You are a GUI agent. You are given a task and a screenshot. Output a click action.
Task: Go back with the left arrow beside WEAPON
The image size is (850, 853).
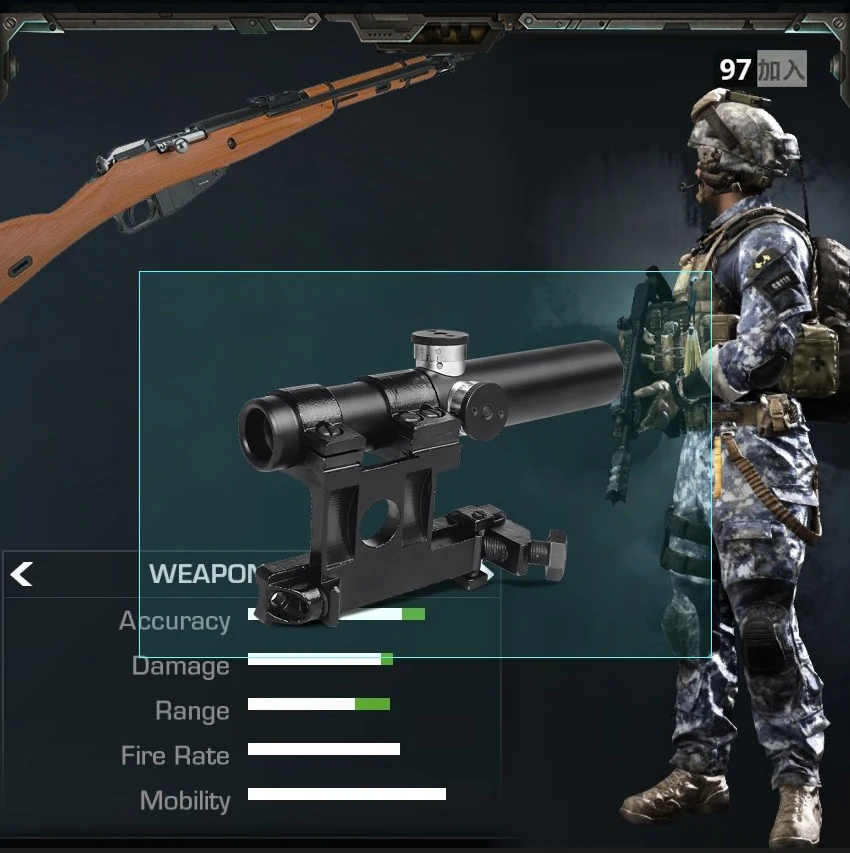coord(22,574)
